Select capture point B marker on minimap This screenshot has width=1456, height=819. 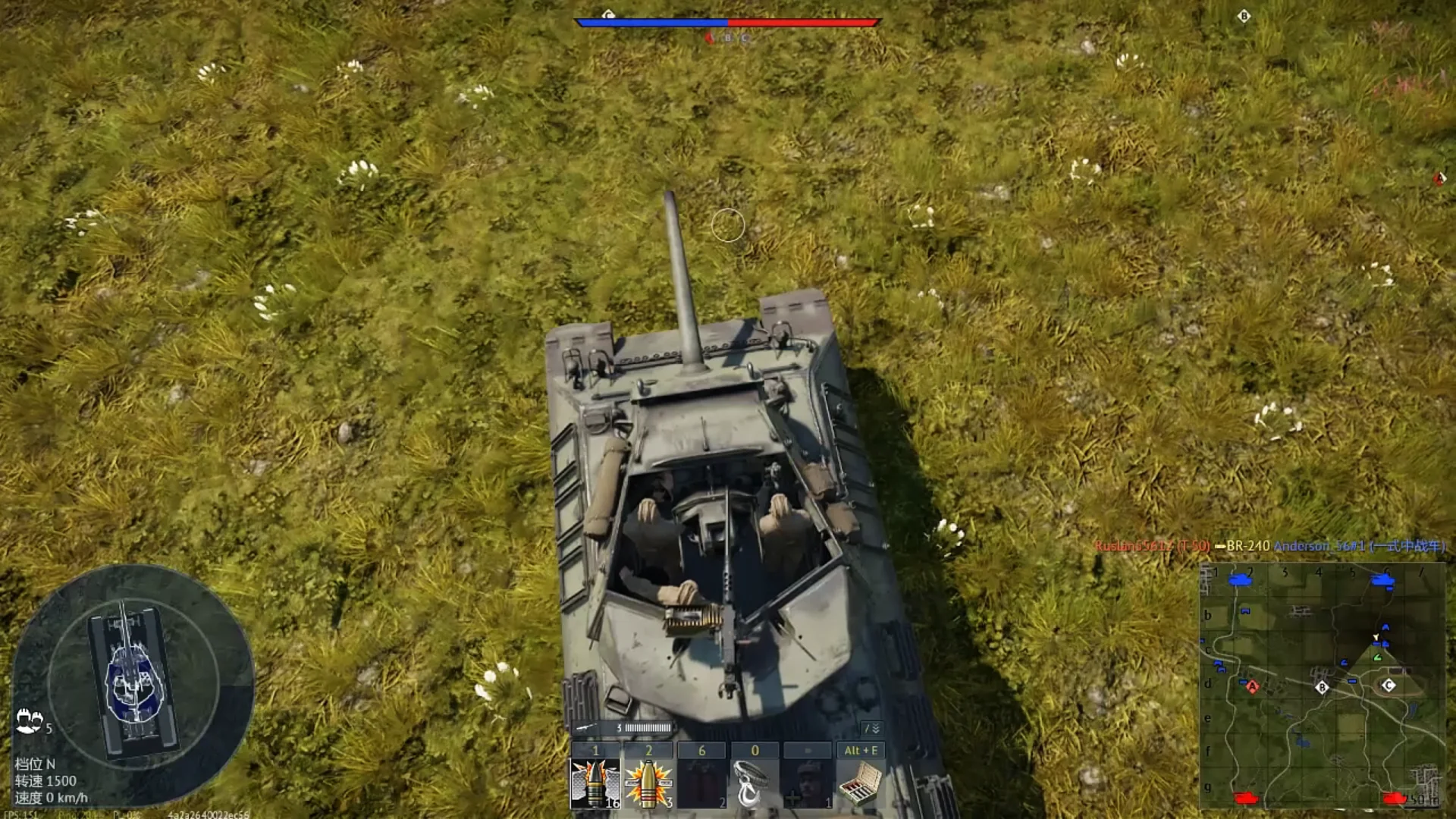[x=1322, y=687]
